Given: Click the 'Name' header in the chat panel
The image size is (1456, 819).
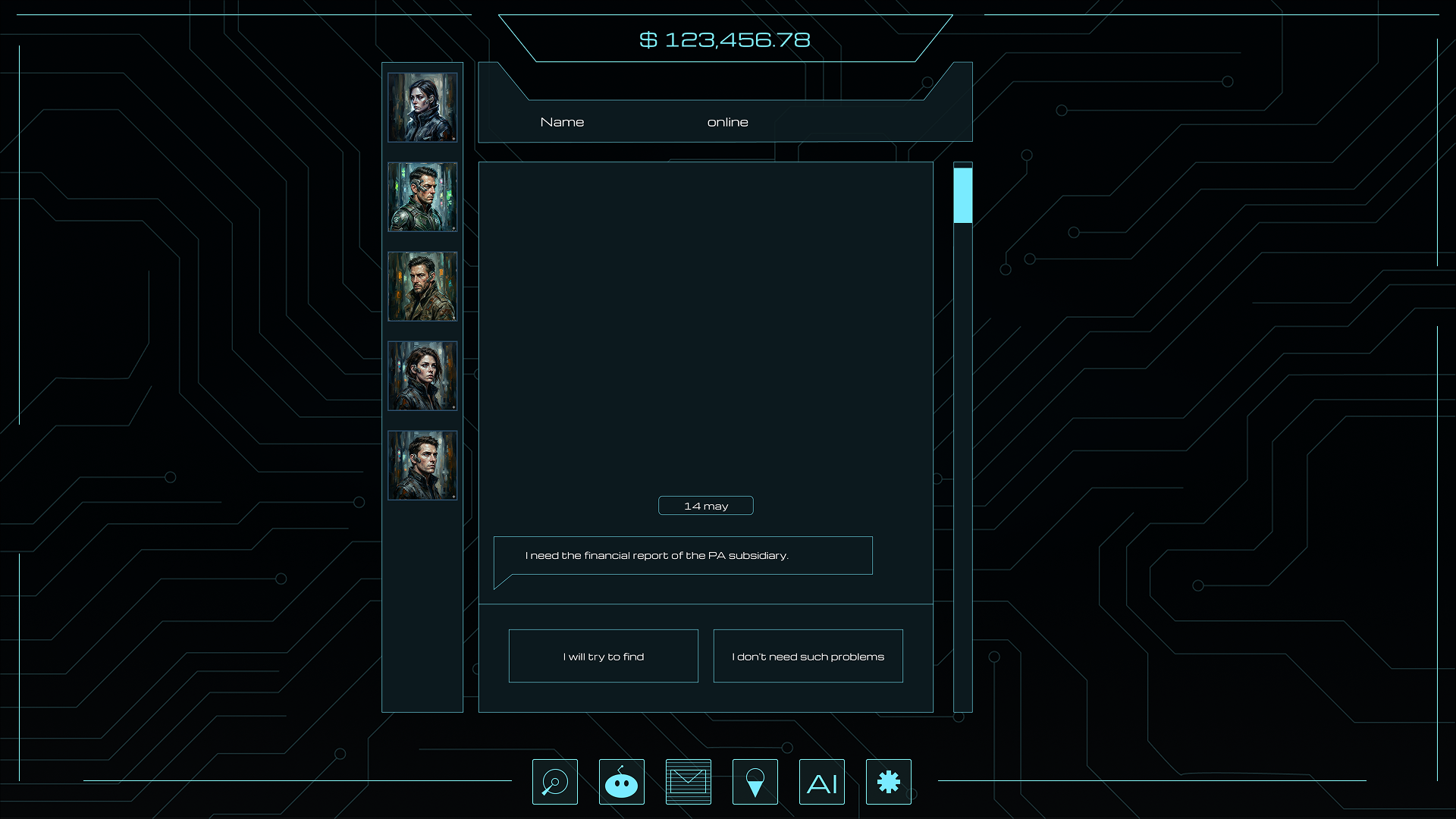Looking at the screenshot, I should click(562, 121).
